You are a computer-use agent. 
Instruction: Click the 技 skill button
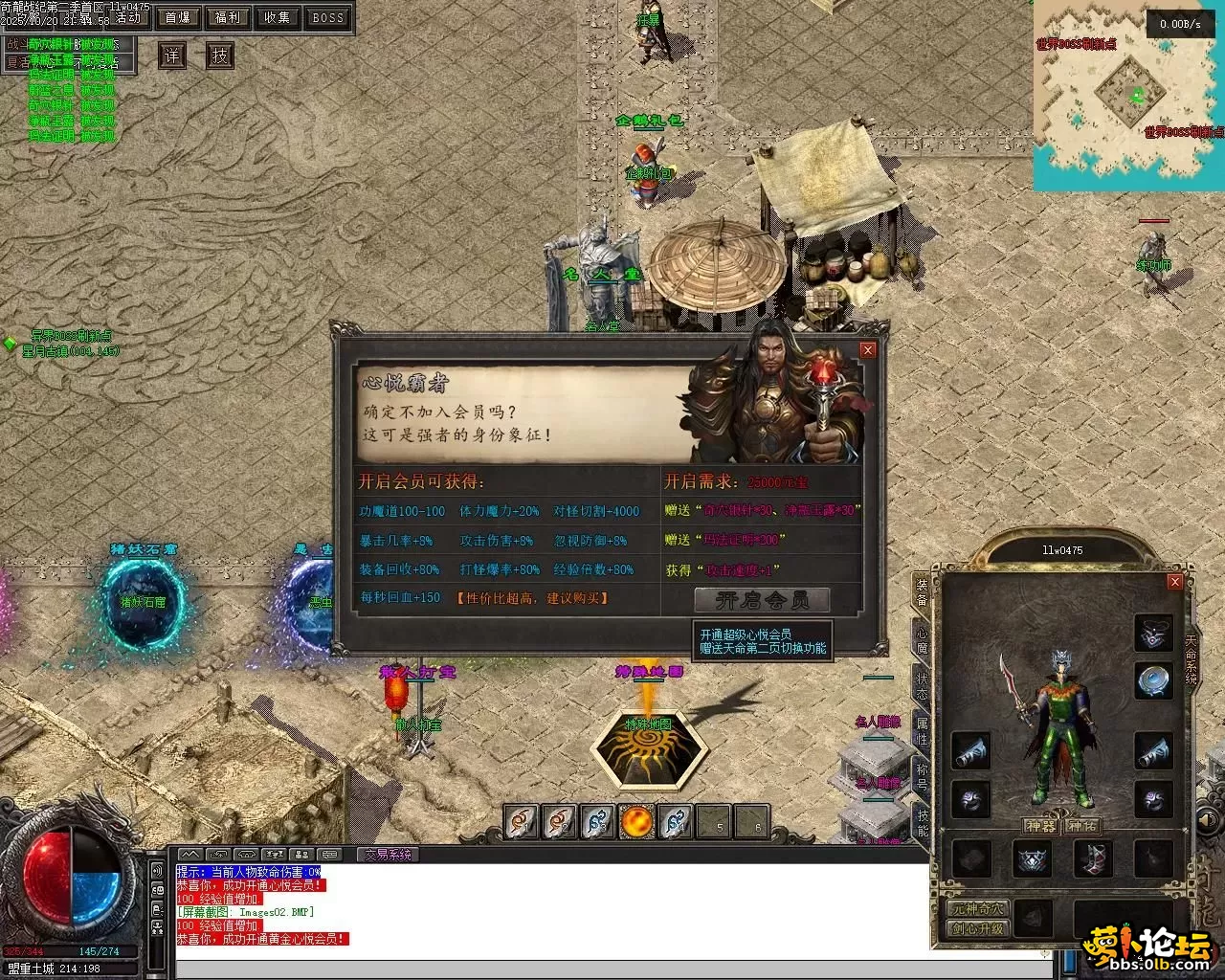(x=220, y=56)
